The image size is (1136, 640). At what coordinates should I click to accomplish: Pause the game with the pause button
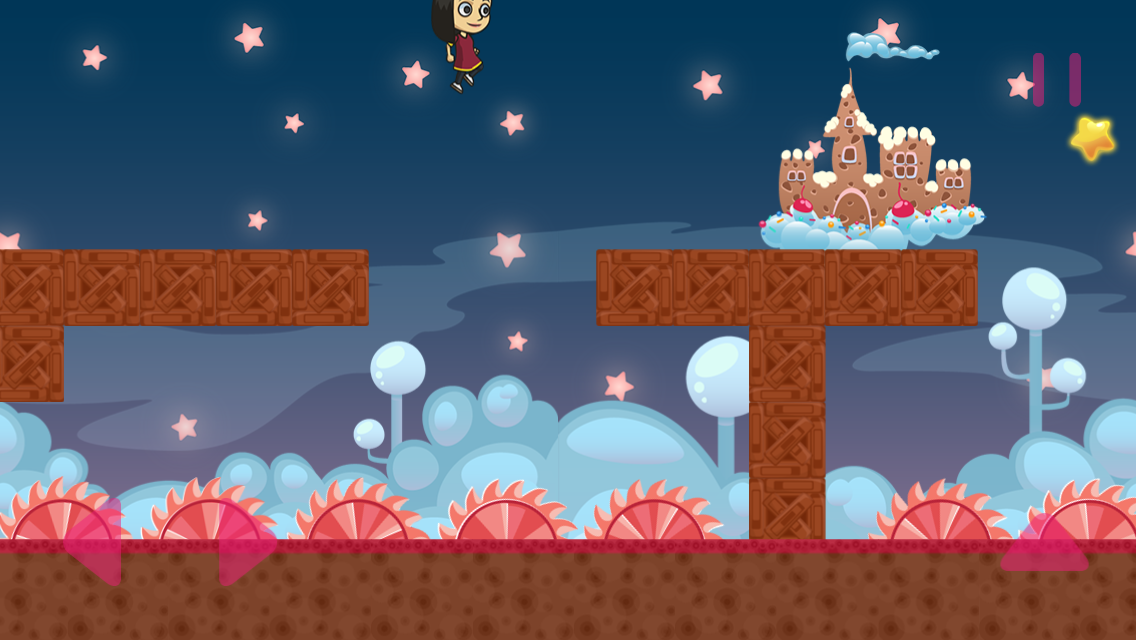pos(1057,80)
